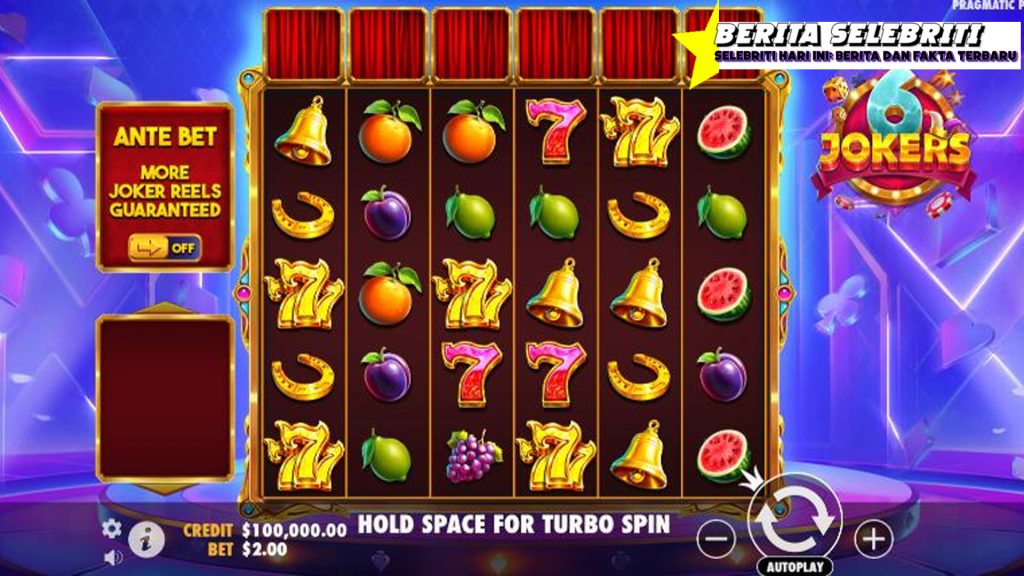Show the game info paytable
The image size is (1024, 576).
click(x=147, y=540)
